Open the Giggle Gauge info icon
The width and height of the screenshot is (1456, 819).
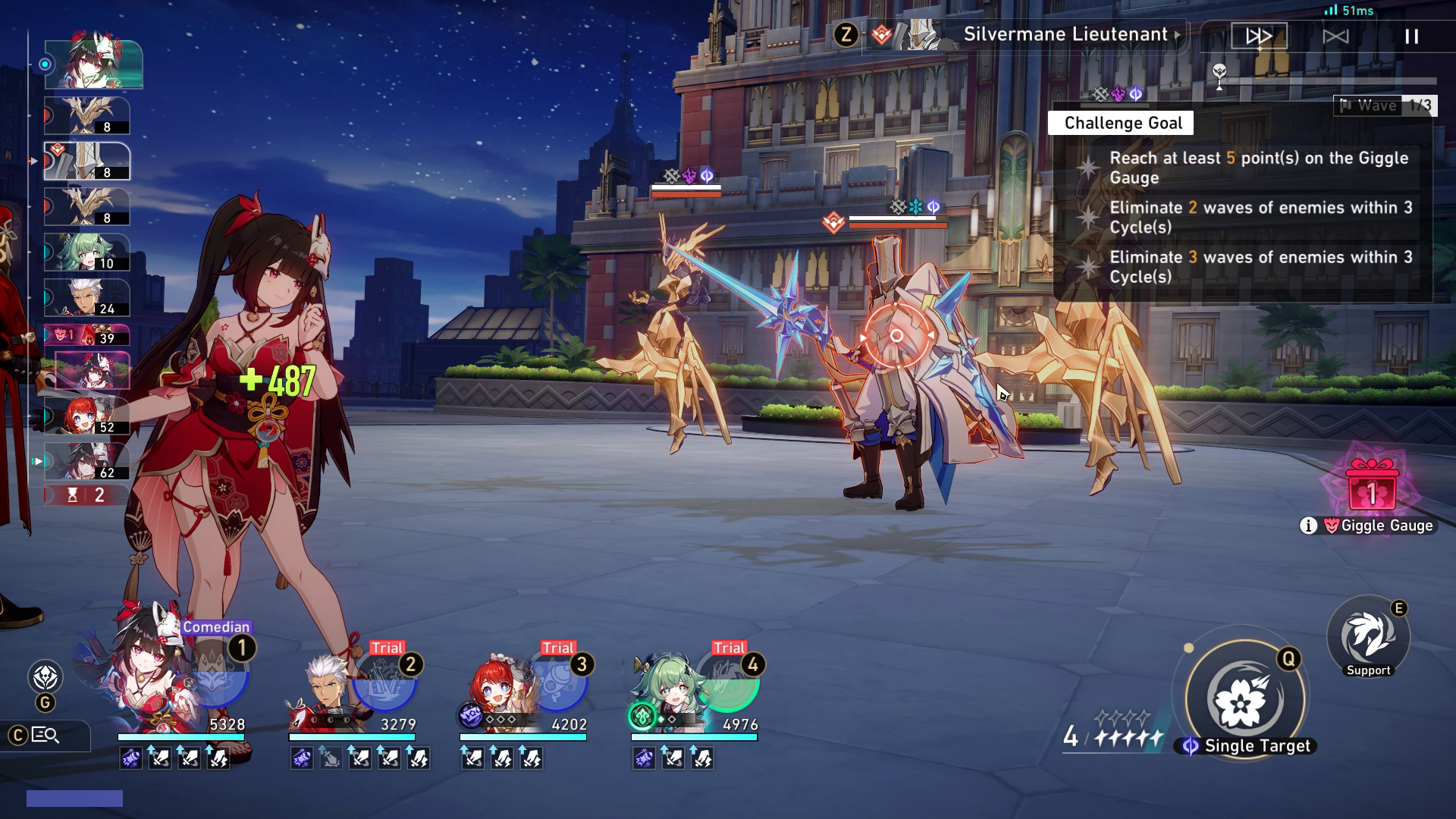[1308, 526]
